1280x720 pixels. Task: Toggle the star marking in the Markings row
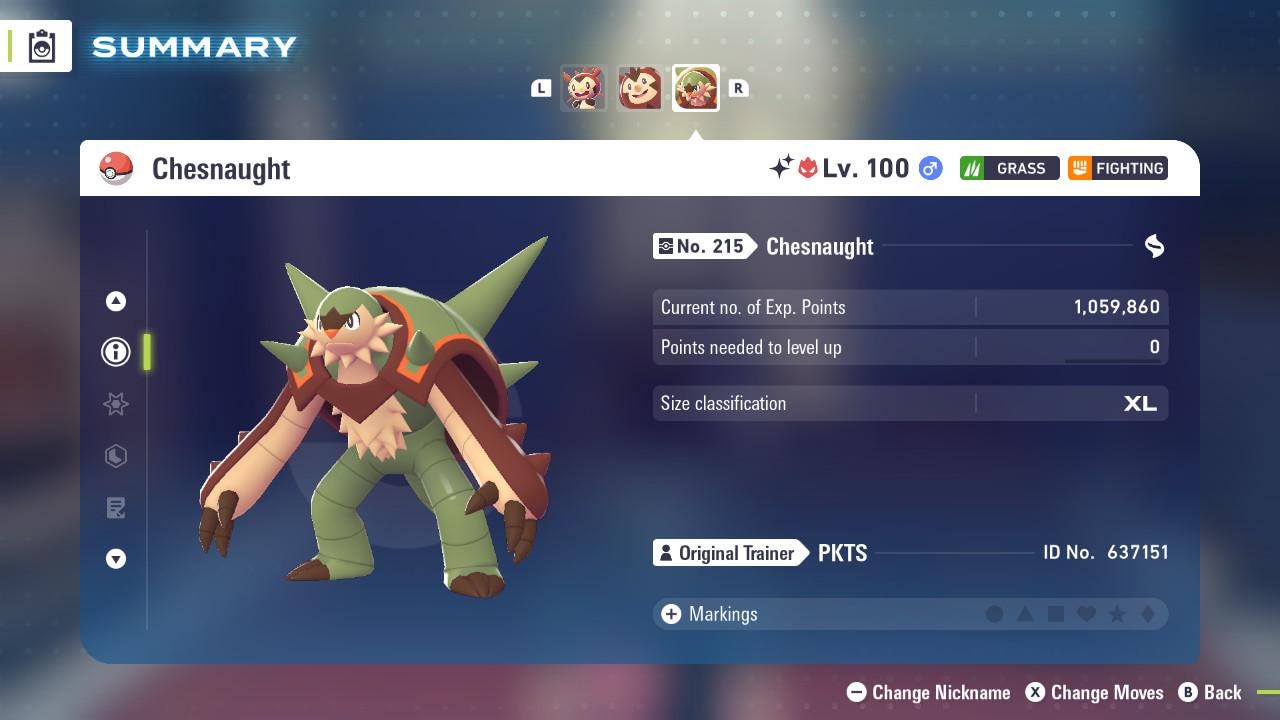click(1117, 614)
